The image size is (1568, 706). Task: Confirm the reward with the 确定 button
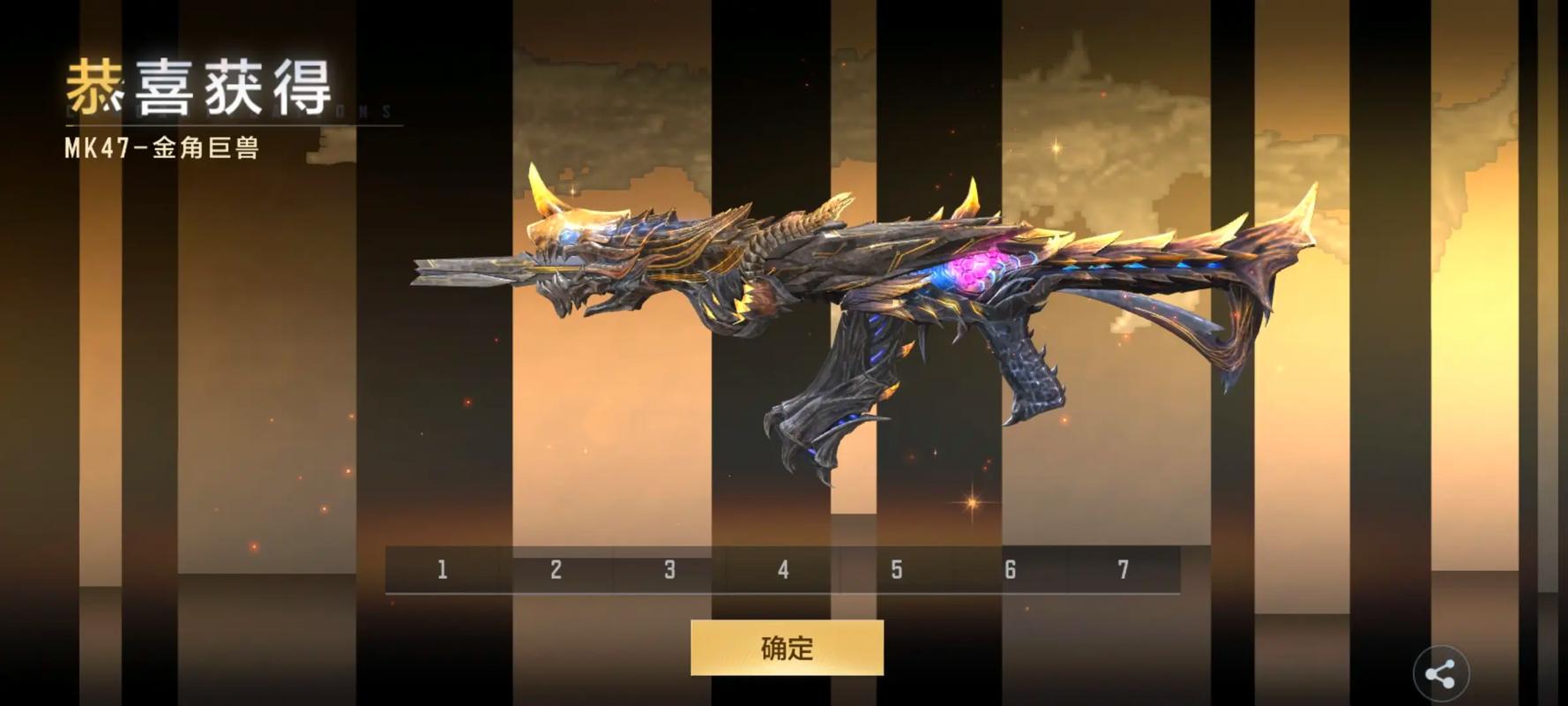(x=787, y=648)
